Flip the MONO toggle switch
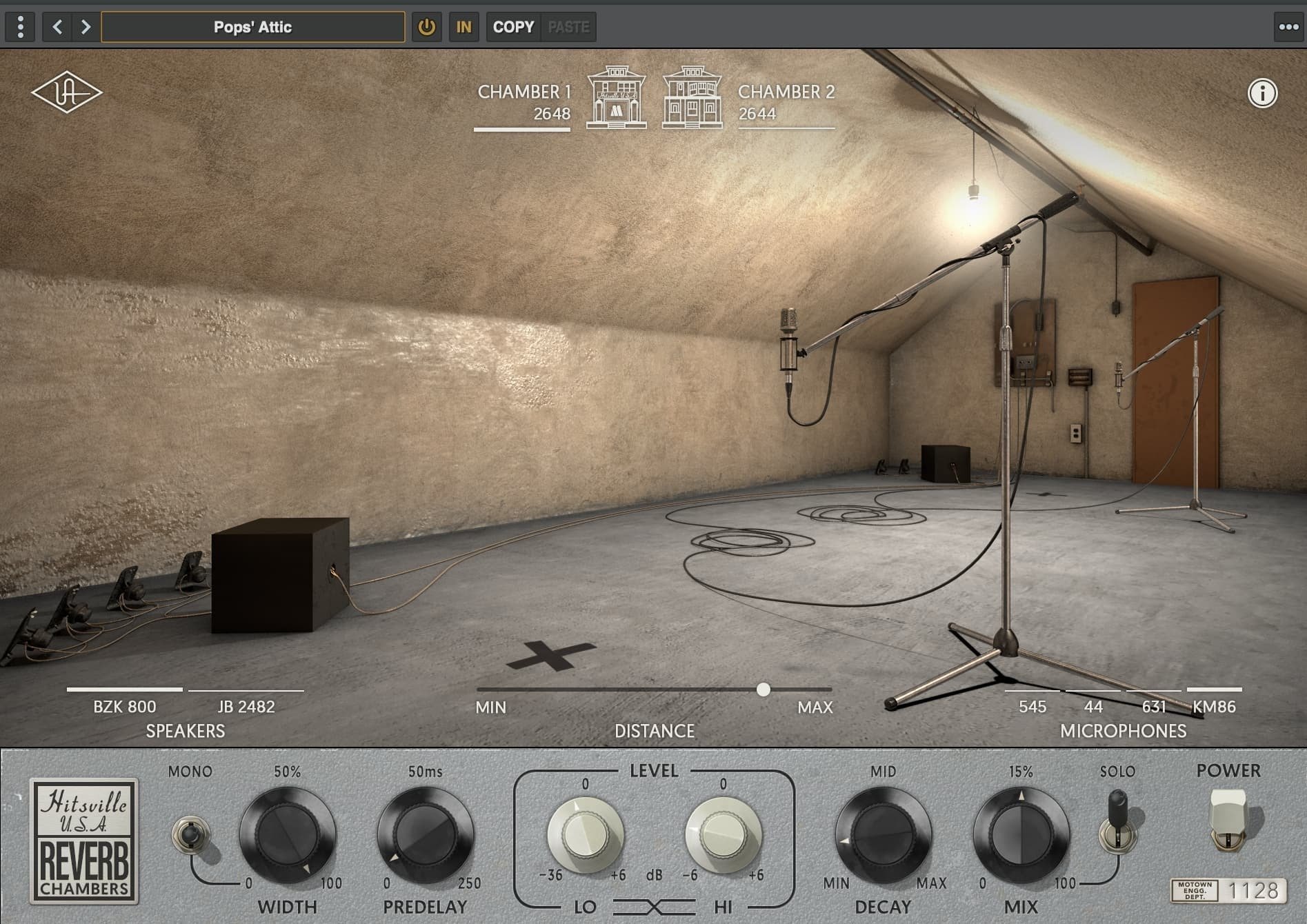Image resolution: width=1307 pixels, height=924 pixels. [192, 835]
